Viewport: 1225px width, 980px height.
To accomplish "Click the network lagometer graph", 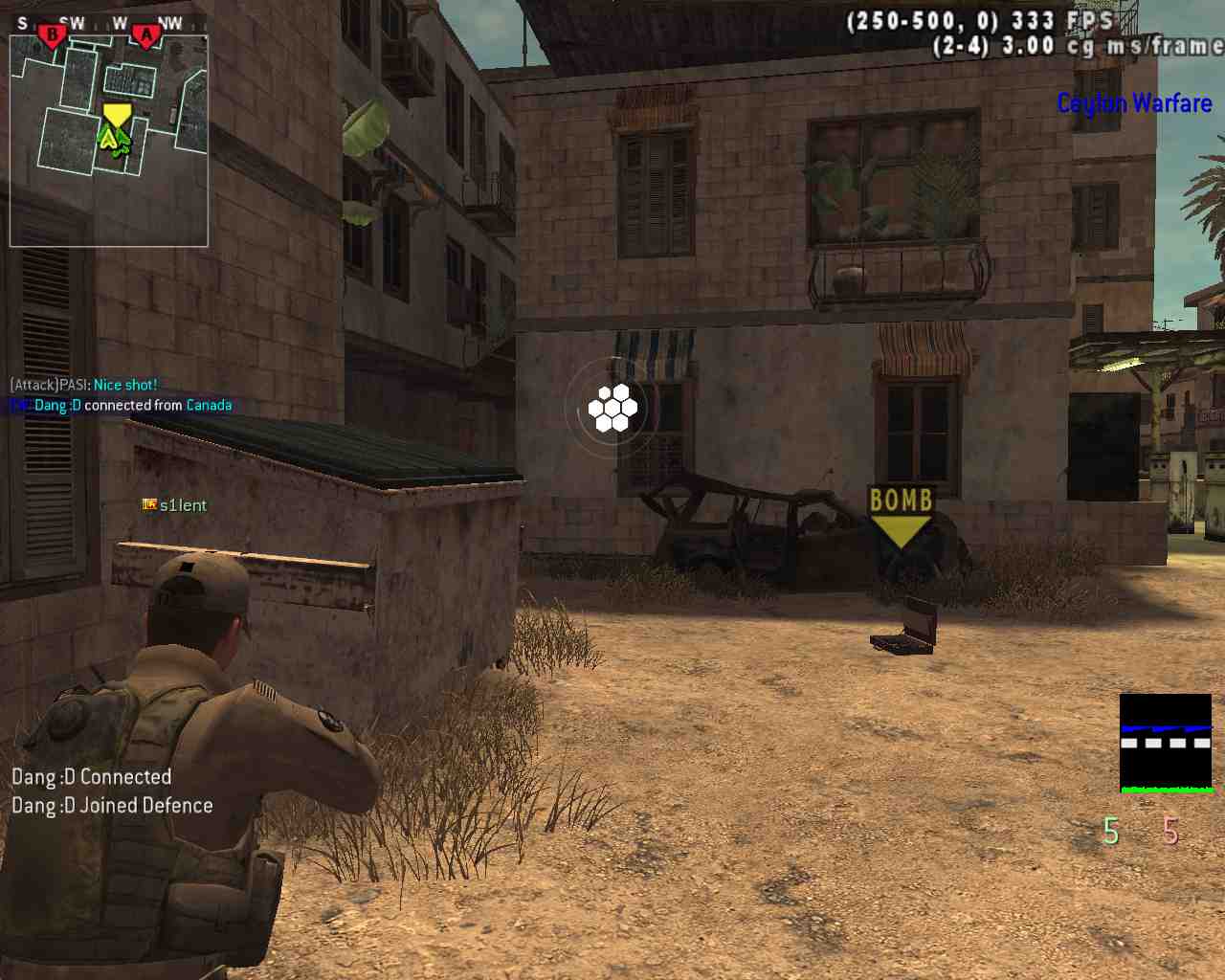I will click(1166, 744).
